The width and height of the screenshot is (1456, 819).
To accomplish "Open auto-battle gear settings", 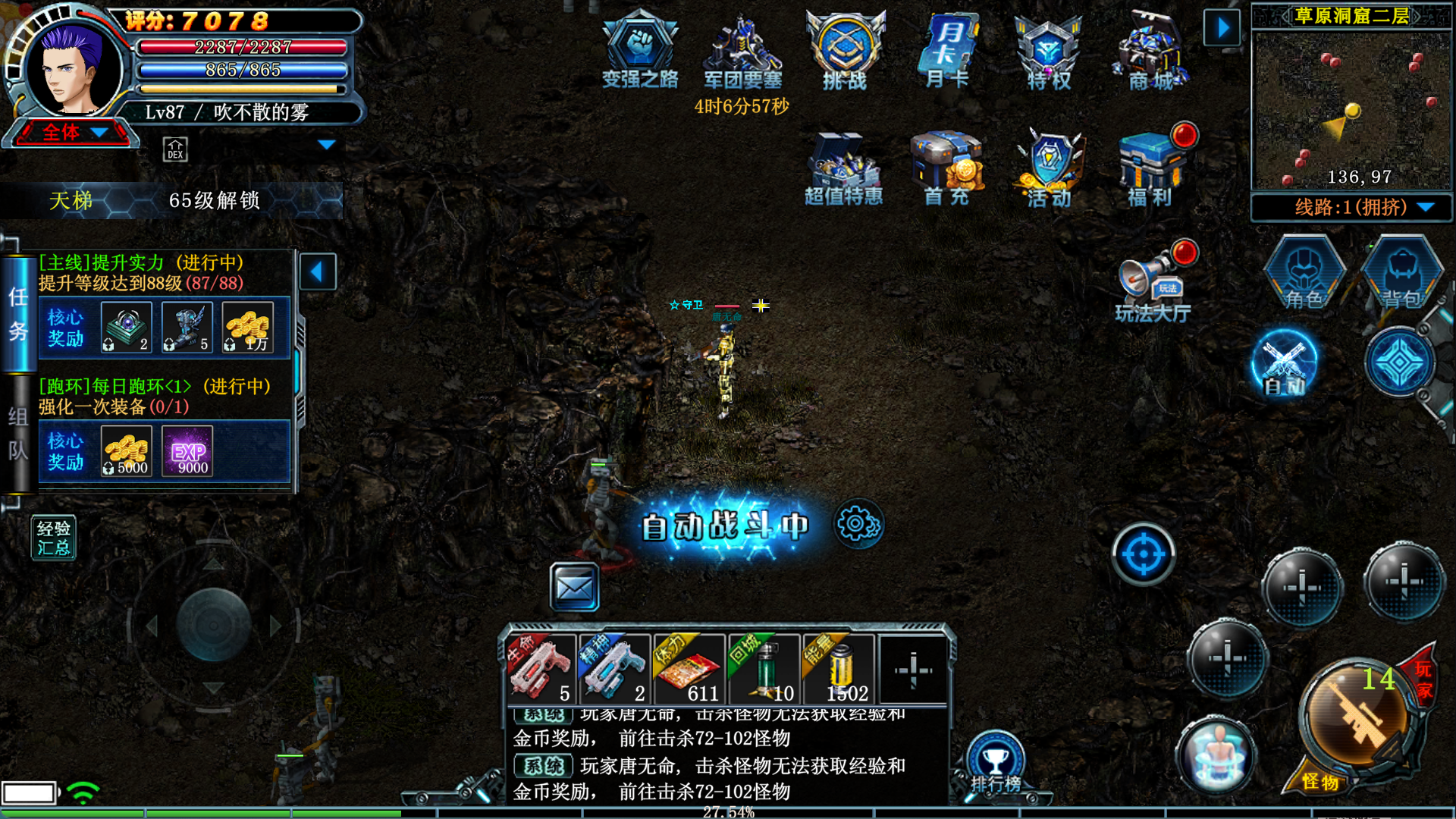I will [858, 524].
